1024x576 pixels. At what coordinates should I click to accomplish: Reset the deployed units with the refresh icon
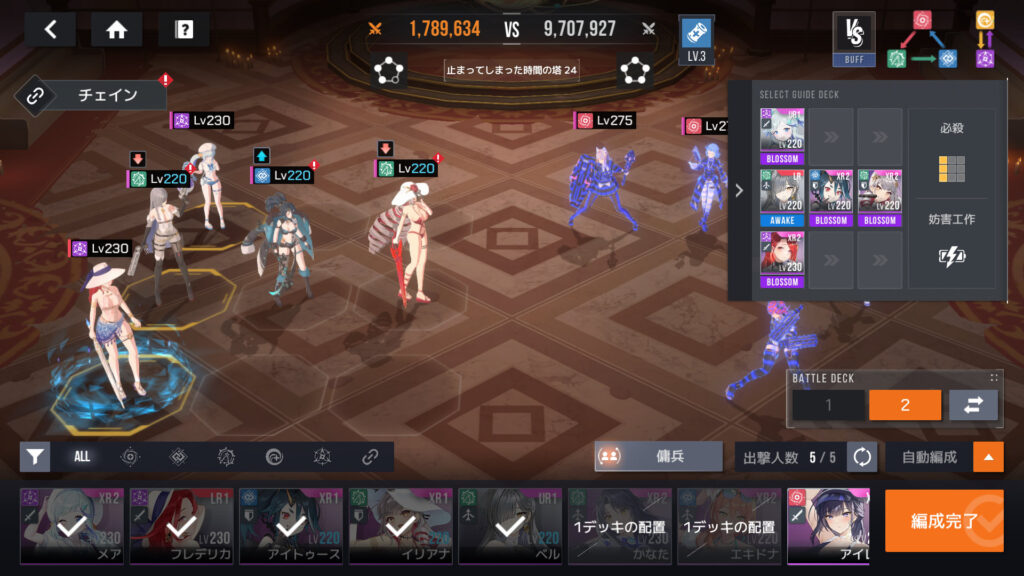click(861, 457)
